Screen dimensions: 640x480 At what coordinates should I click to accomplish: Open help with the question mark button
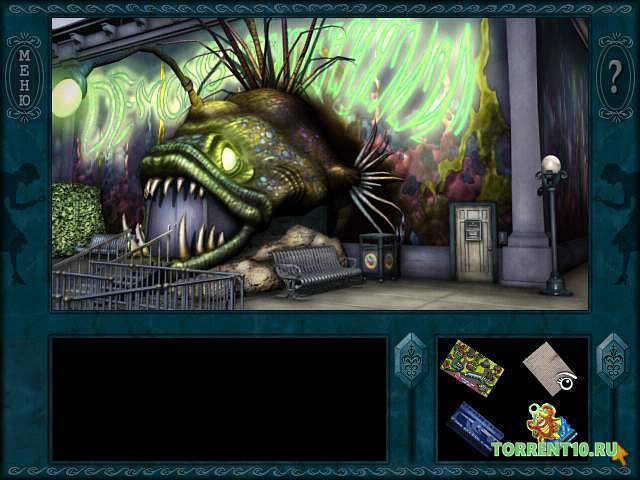pyautogui.click(x=615, y=73)
